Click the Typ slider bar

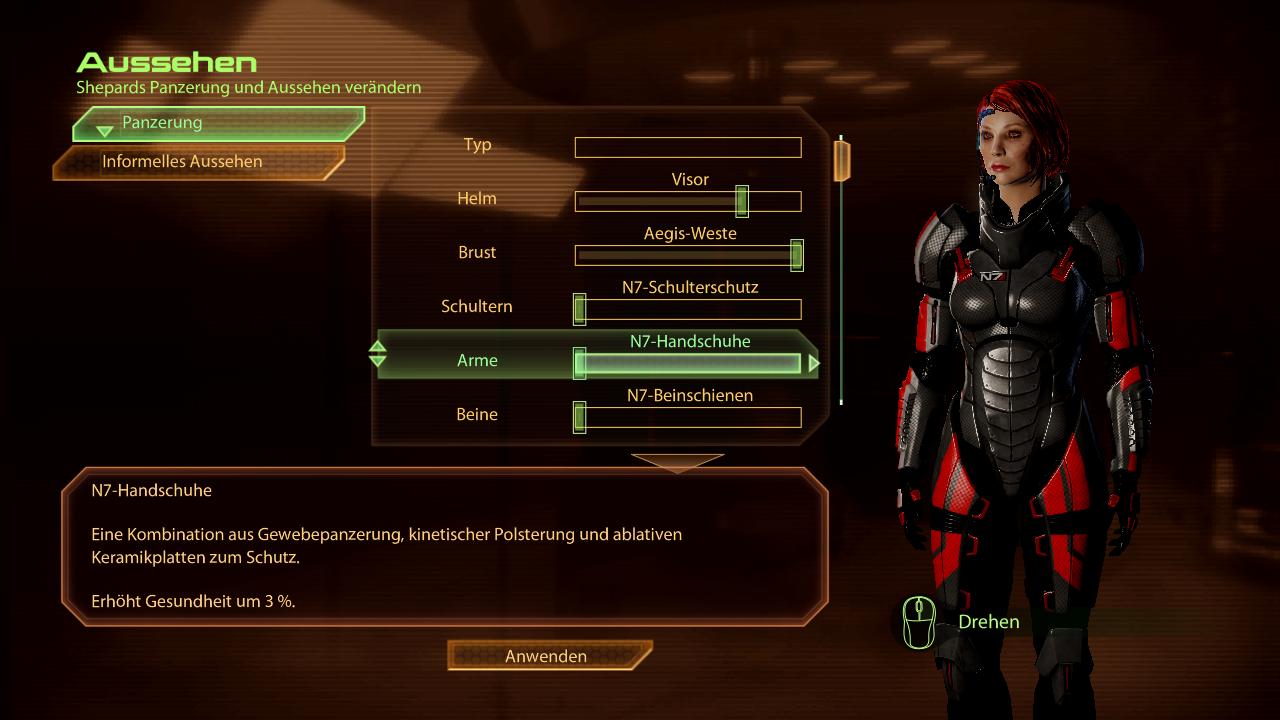[x=688, y=148]
